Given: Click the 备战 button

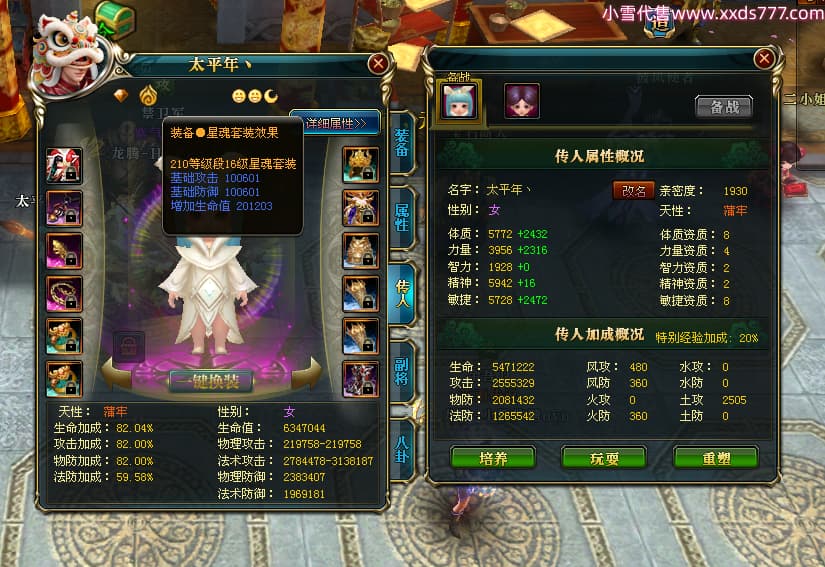Looking at the screenshot, I should point(724,107).
